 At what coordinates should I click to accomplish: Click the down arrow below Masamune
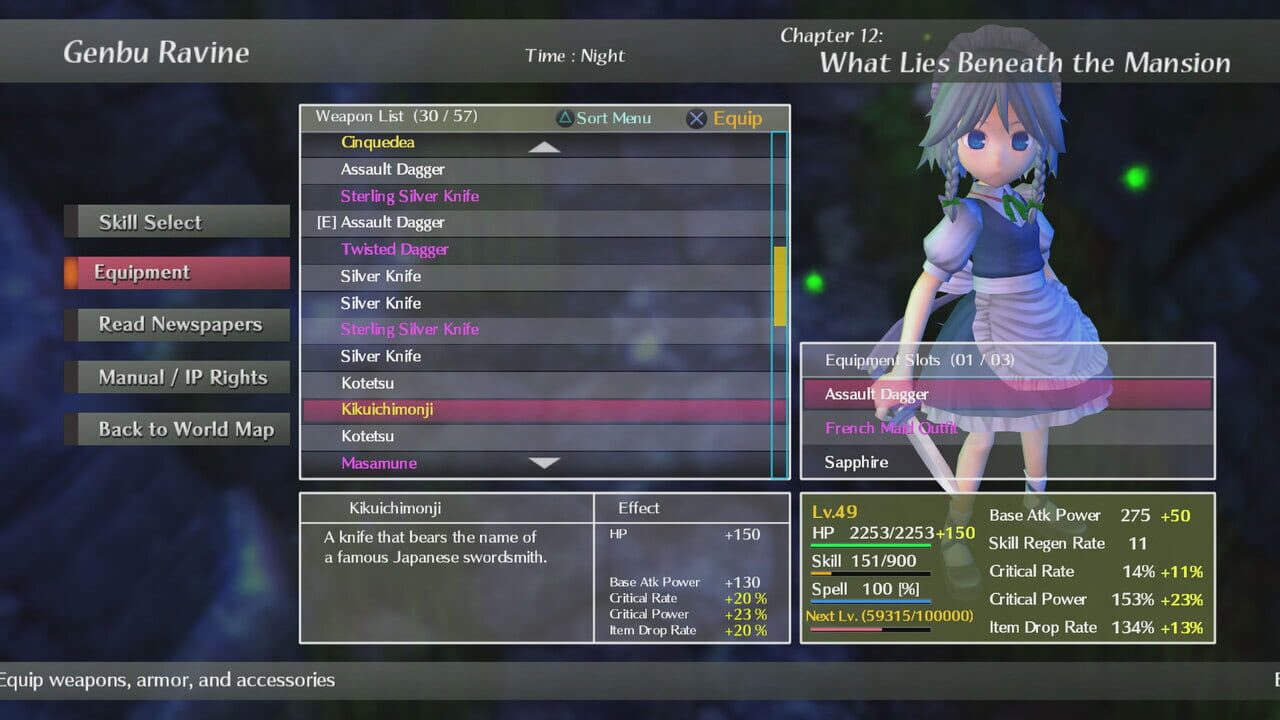(543, 463)
